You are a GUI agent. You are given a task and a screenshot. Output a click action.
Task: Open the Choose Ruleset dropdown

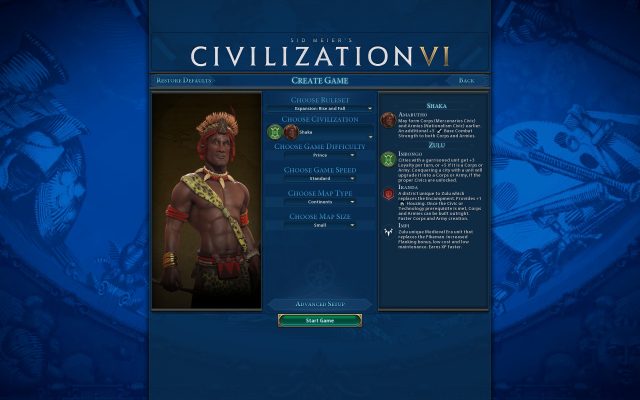click(x=320, y=108)
